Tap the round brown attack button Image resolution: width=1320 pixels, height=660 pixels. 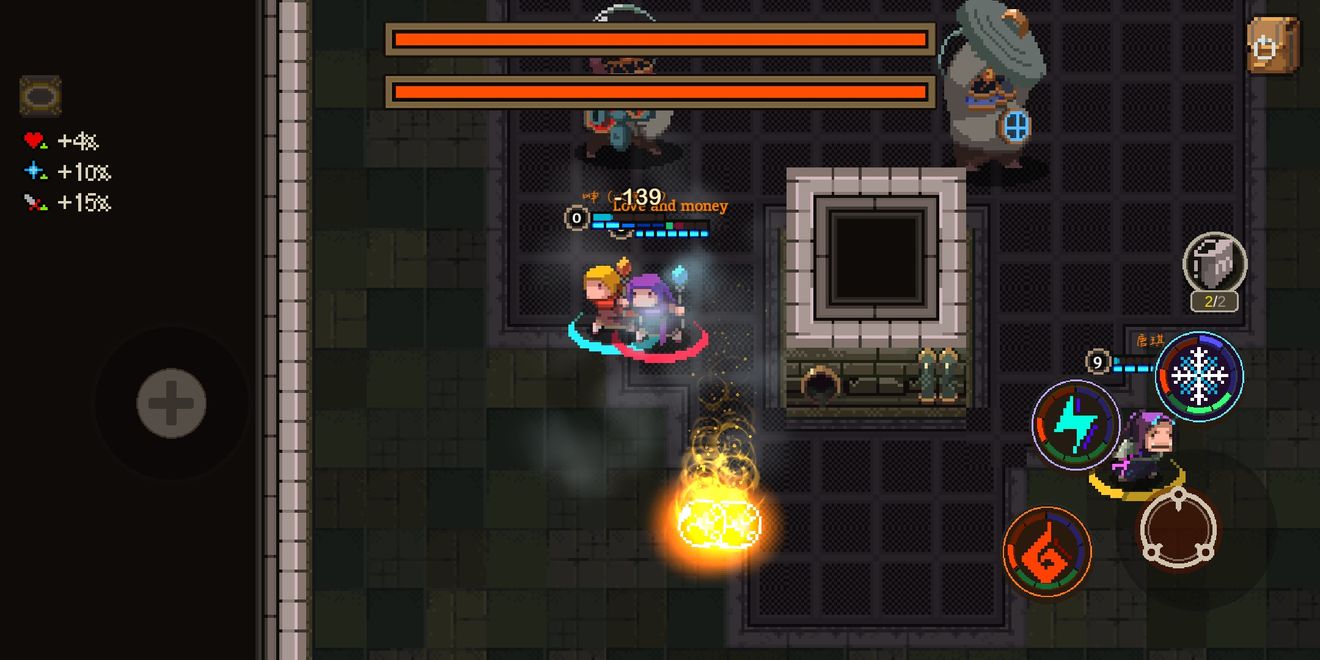(x=1179, y=527)
